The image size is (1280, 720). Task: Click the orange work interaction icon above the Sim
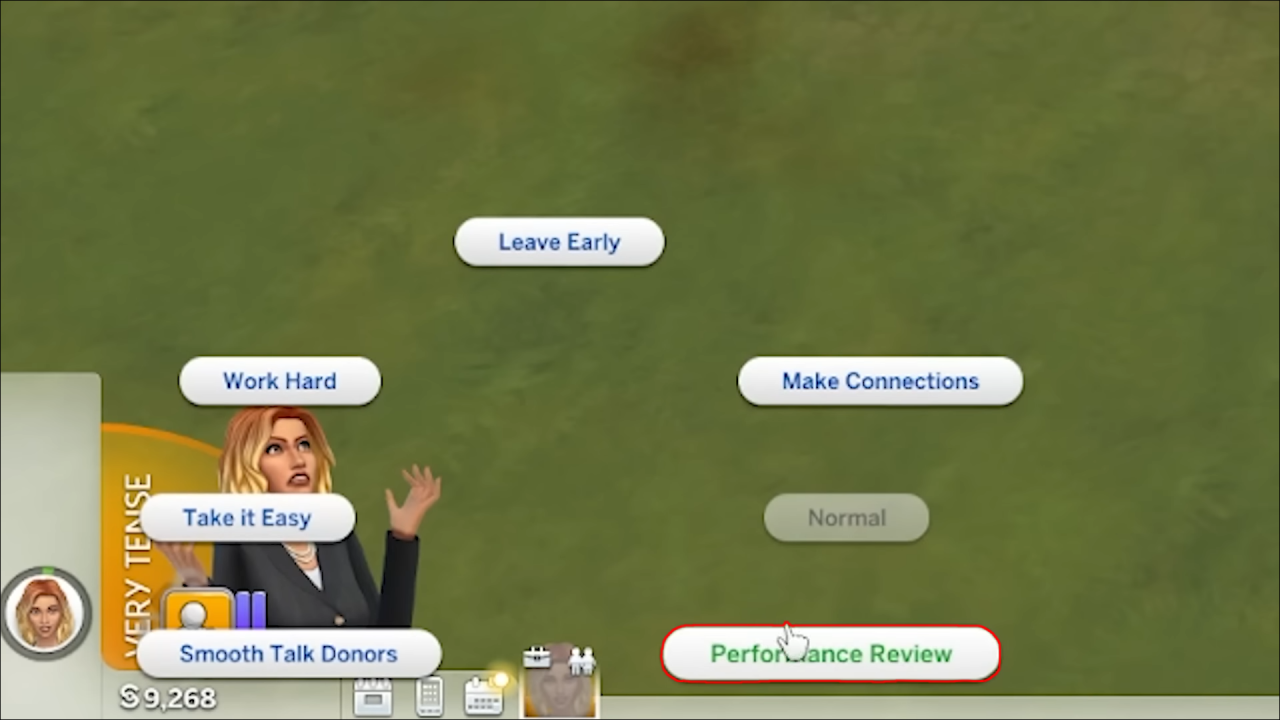[197, 608]
